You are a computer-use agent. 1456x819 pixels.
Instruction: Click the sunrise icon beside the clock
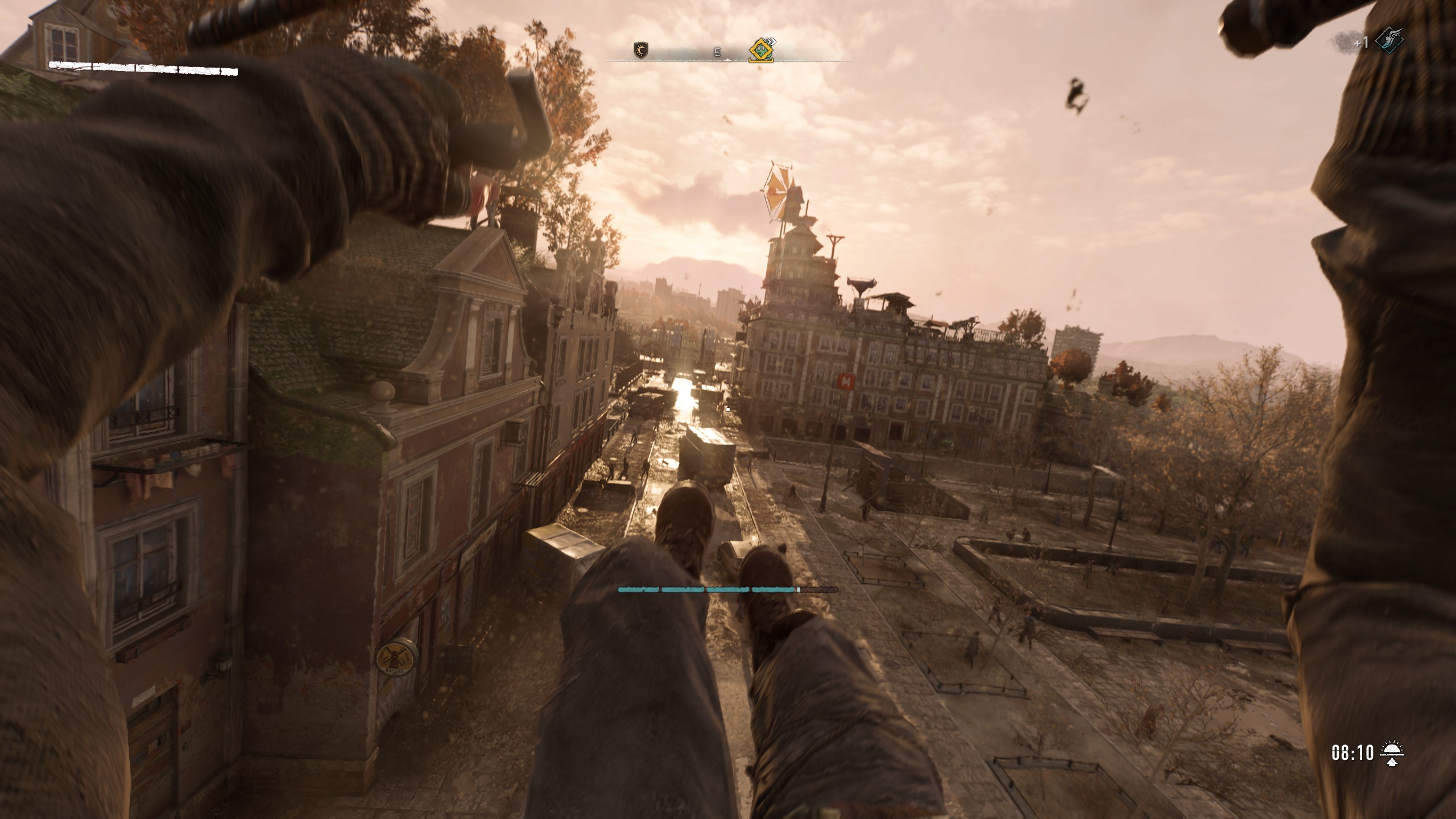1392,753
